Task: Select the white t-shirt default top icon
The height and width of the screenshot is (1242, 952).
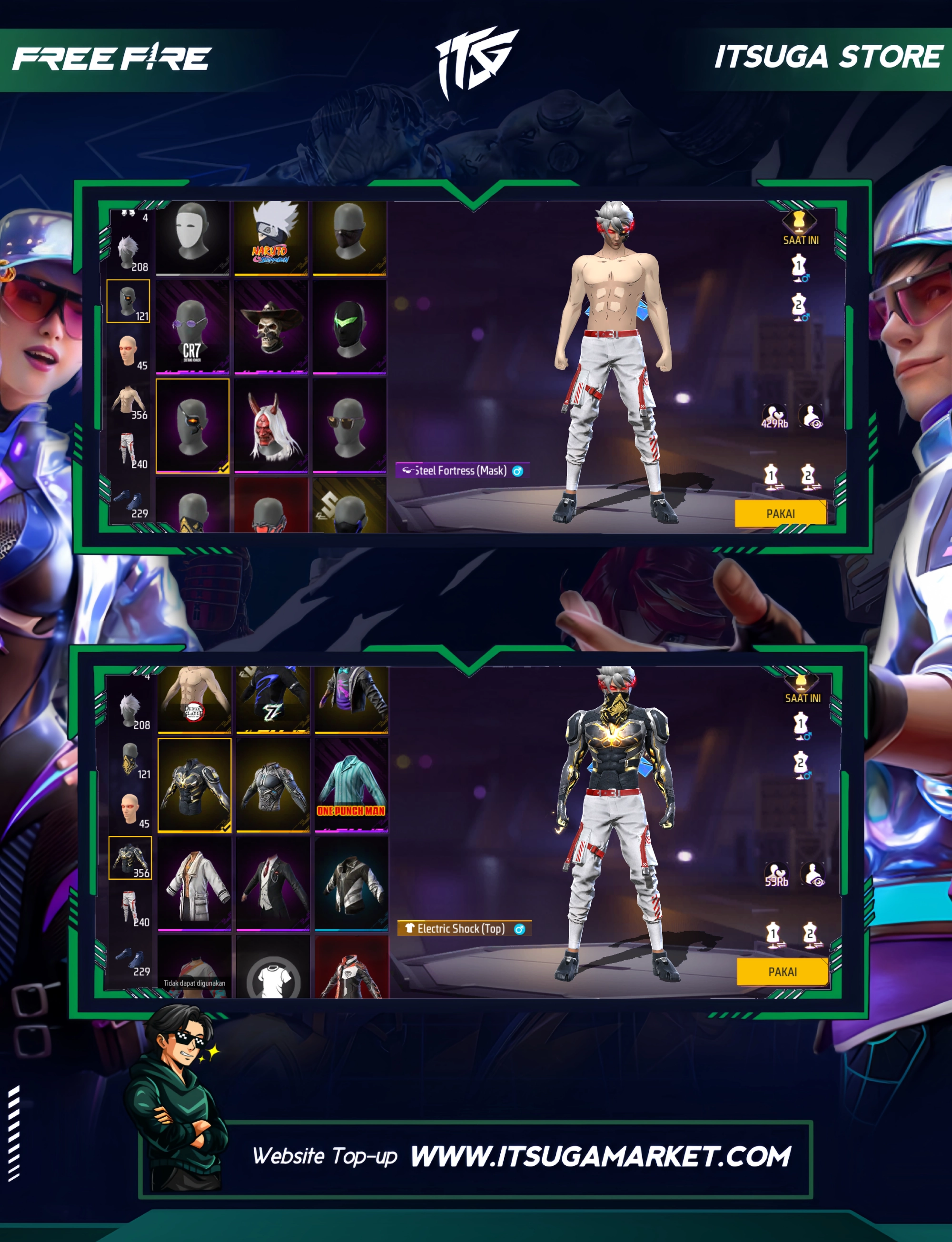Action: click(x=273, y=976)
